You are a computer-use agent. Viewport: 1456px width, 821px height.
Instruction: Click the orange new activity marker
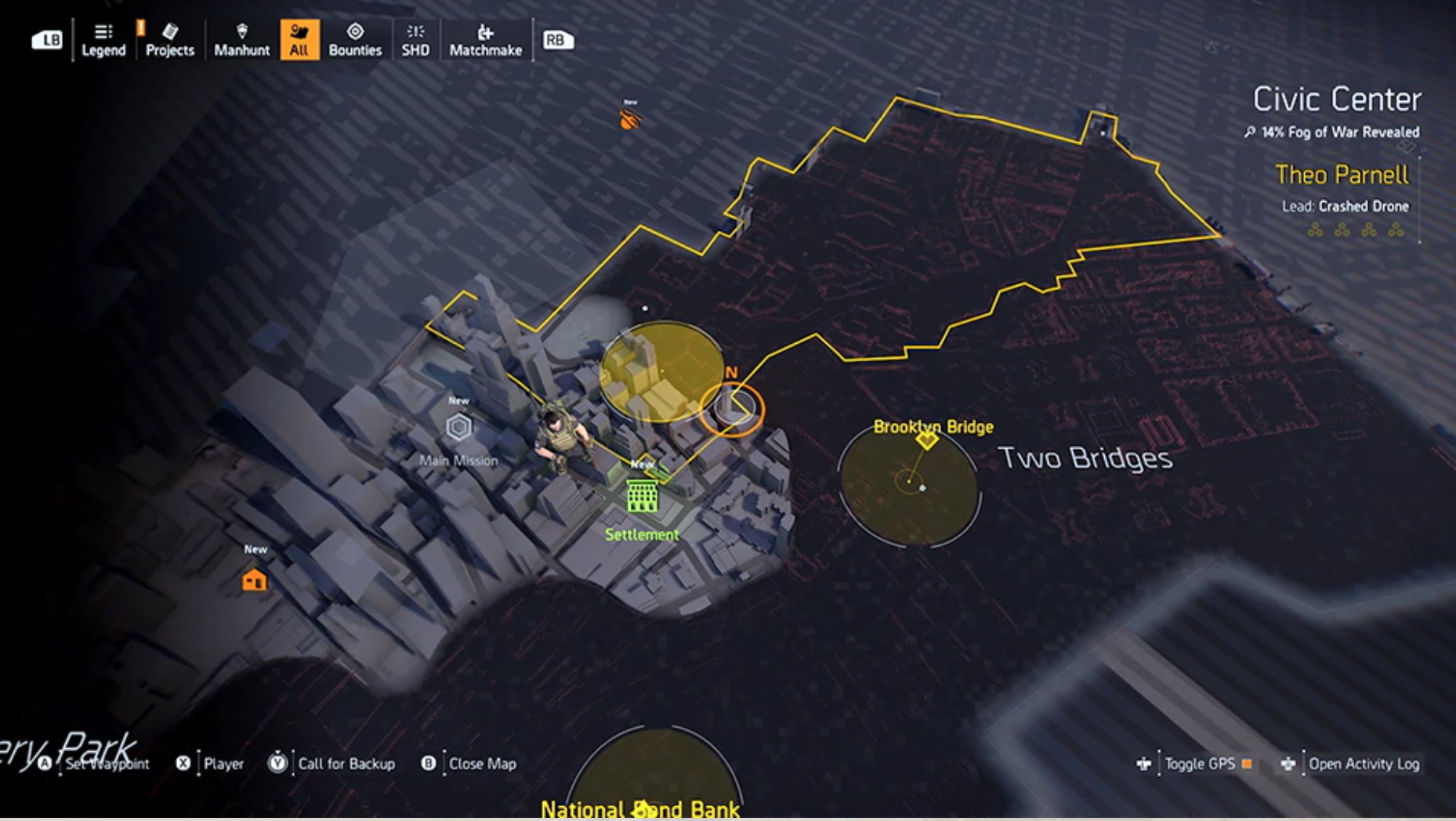point(629,119)
